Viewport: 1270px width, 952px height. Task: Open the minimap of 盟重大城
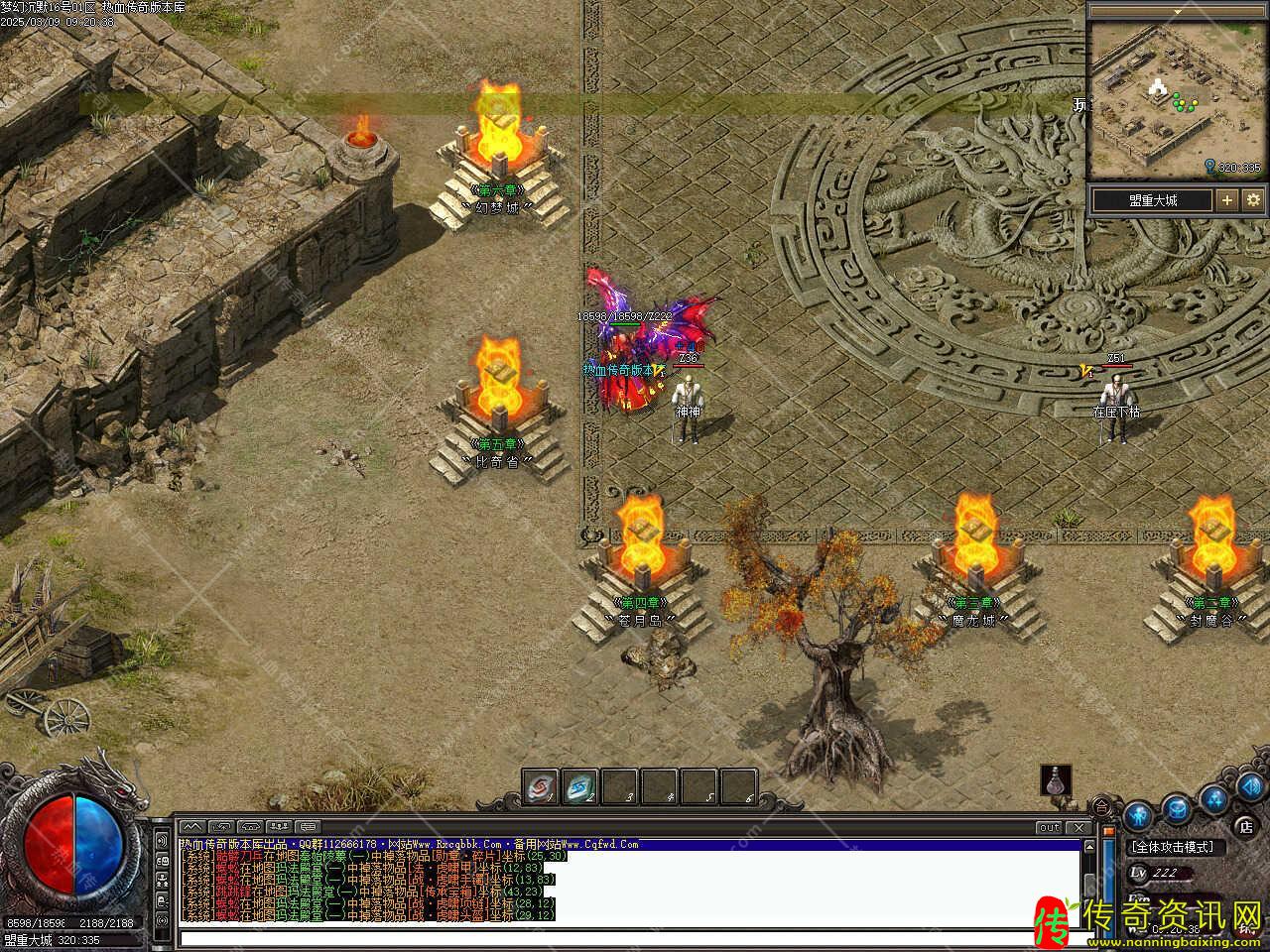[x=1148, y=95]
